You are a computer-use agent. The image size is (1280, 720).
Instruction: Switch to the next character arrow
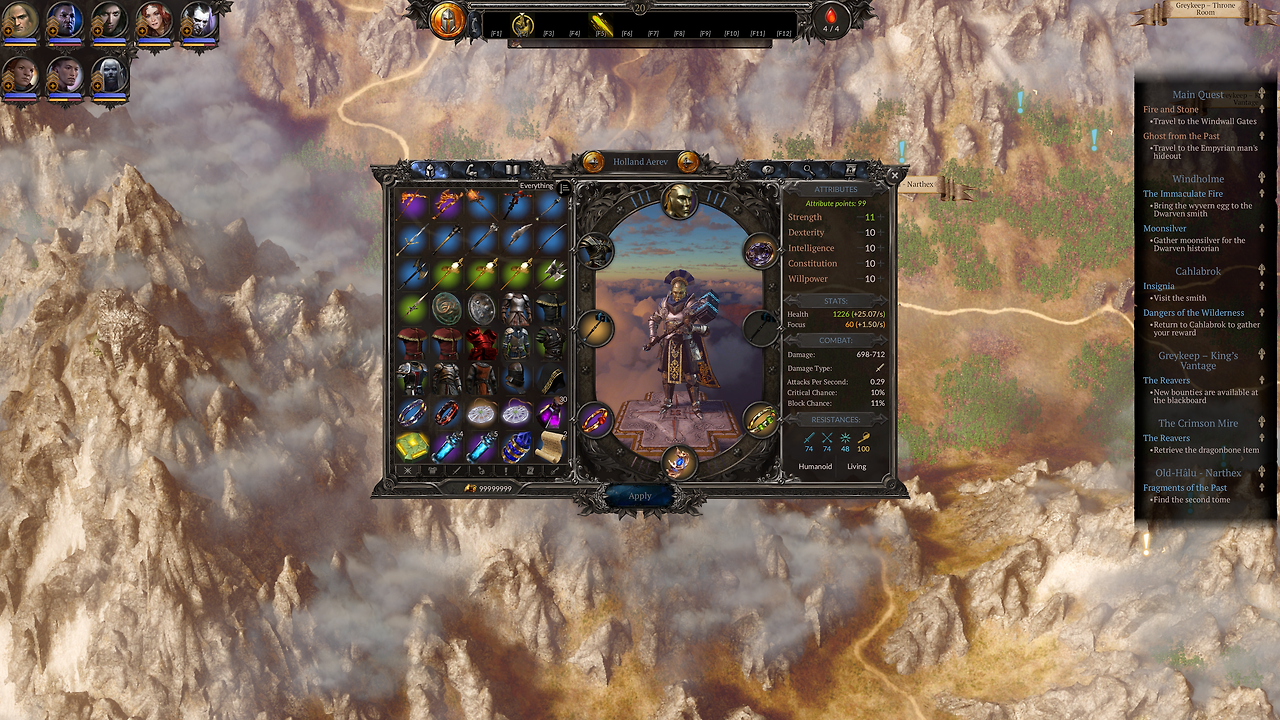tap(688, 162)
